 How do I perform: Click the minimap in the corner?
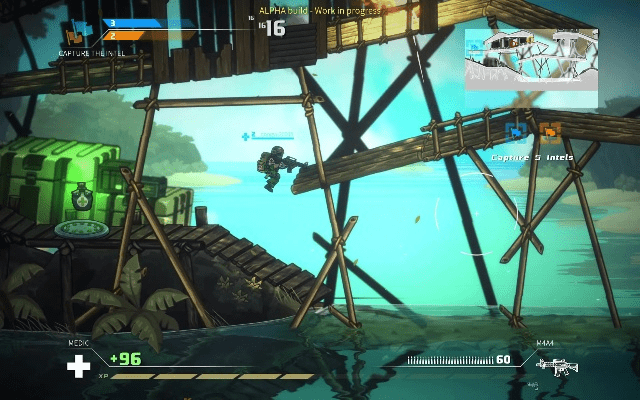531,67
